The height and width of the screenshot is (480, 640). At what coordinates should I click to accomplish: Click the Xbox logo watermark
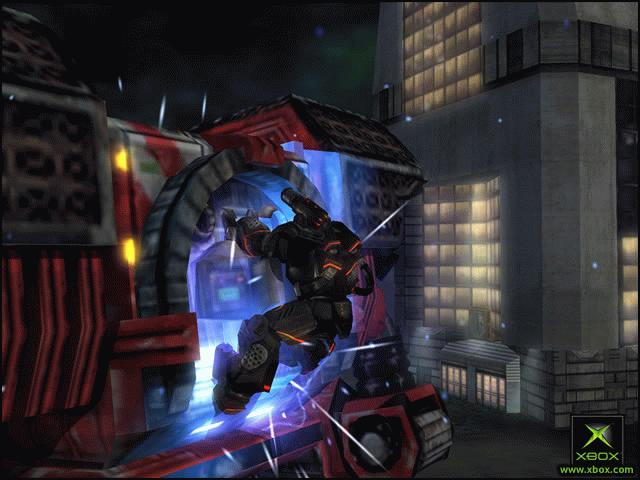[595, 440]
